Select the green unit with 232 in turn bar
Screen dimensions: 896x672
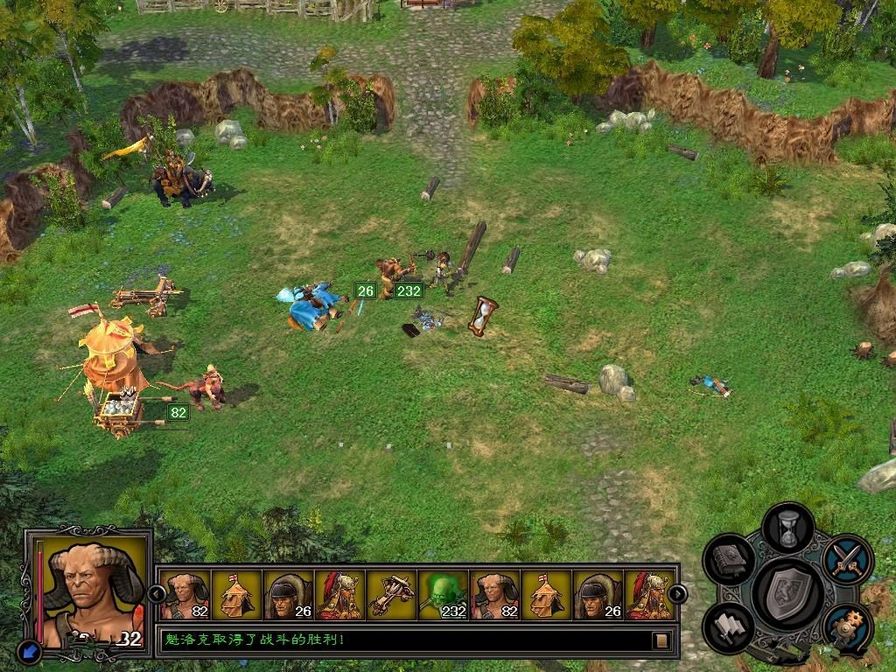point(443,595)
